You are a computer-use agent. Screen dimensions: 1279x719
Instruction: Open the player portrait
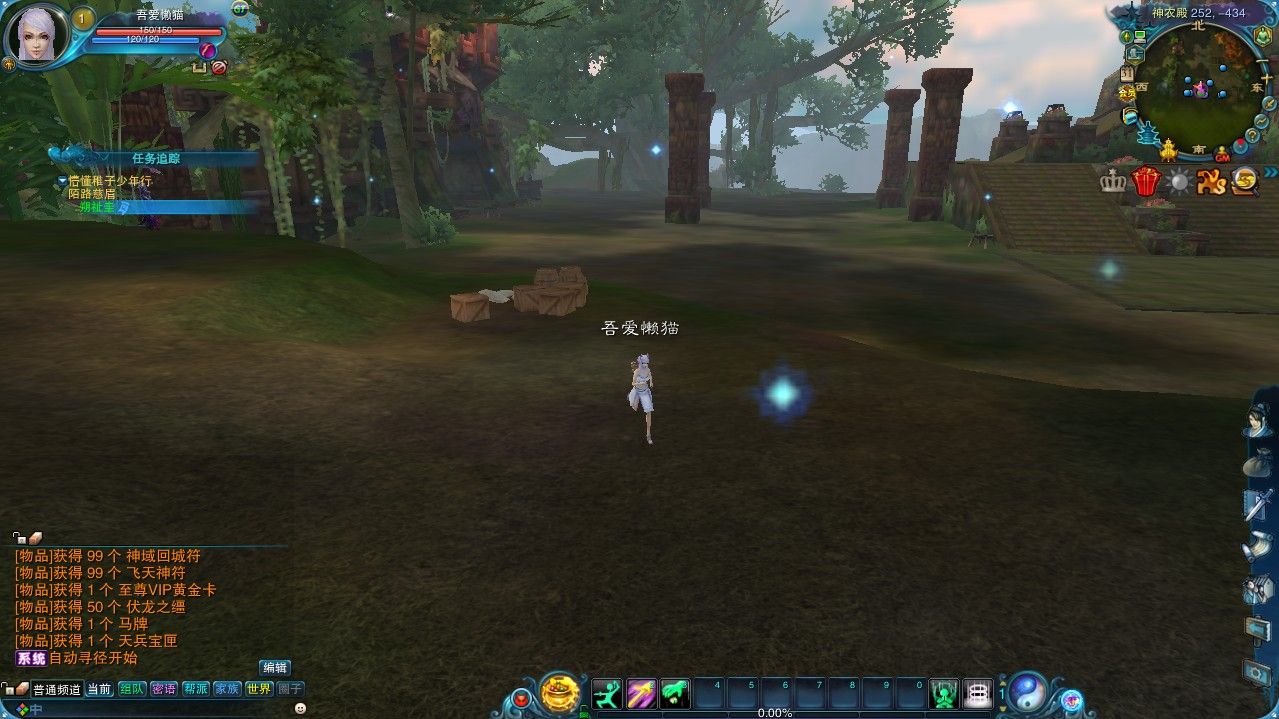pyautogui.click(x=37, y=35)
